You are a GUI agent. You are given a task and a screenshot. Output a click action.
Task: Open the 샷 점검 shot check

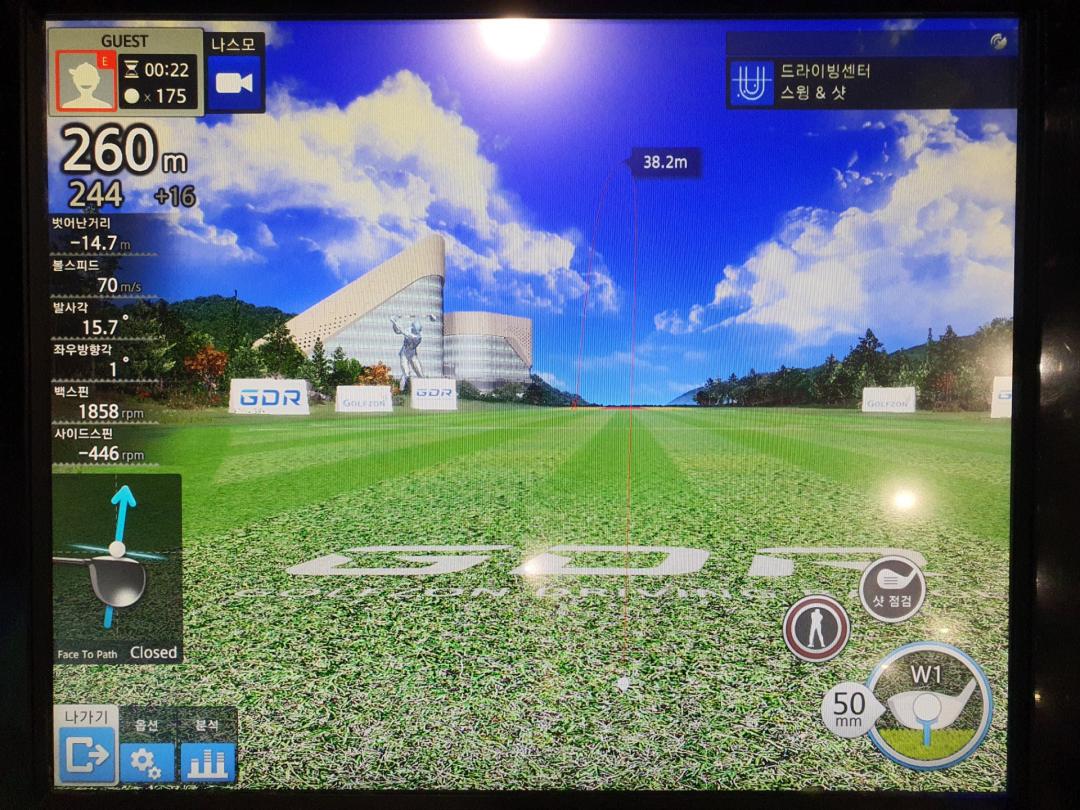point(892,589)
